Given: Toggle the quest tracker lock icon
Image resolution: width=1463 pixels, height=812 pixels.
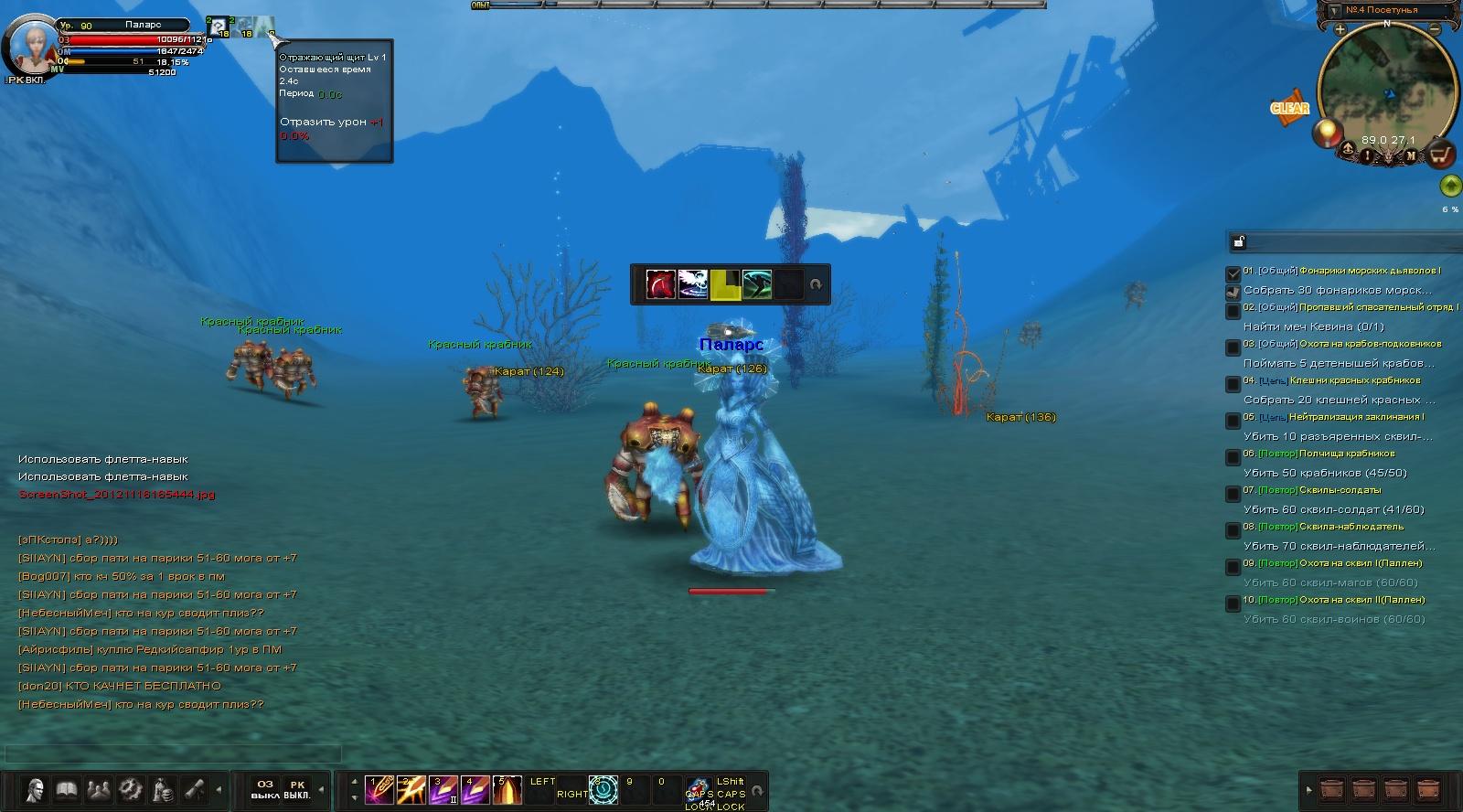Looking at the screenshot, I should point(1239,241).
